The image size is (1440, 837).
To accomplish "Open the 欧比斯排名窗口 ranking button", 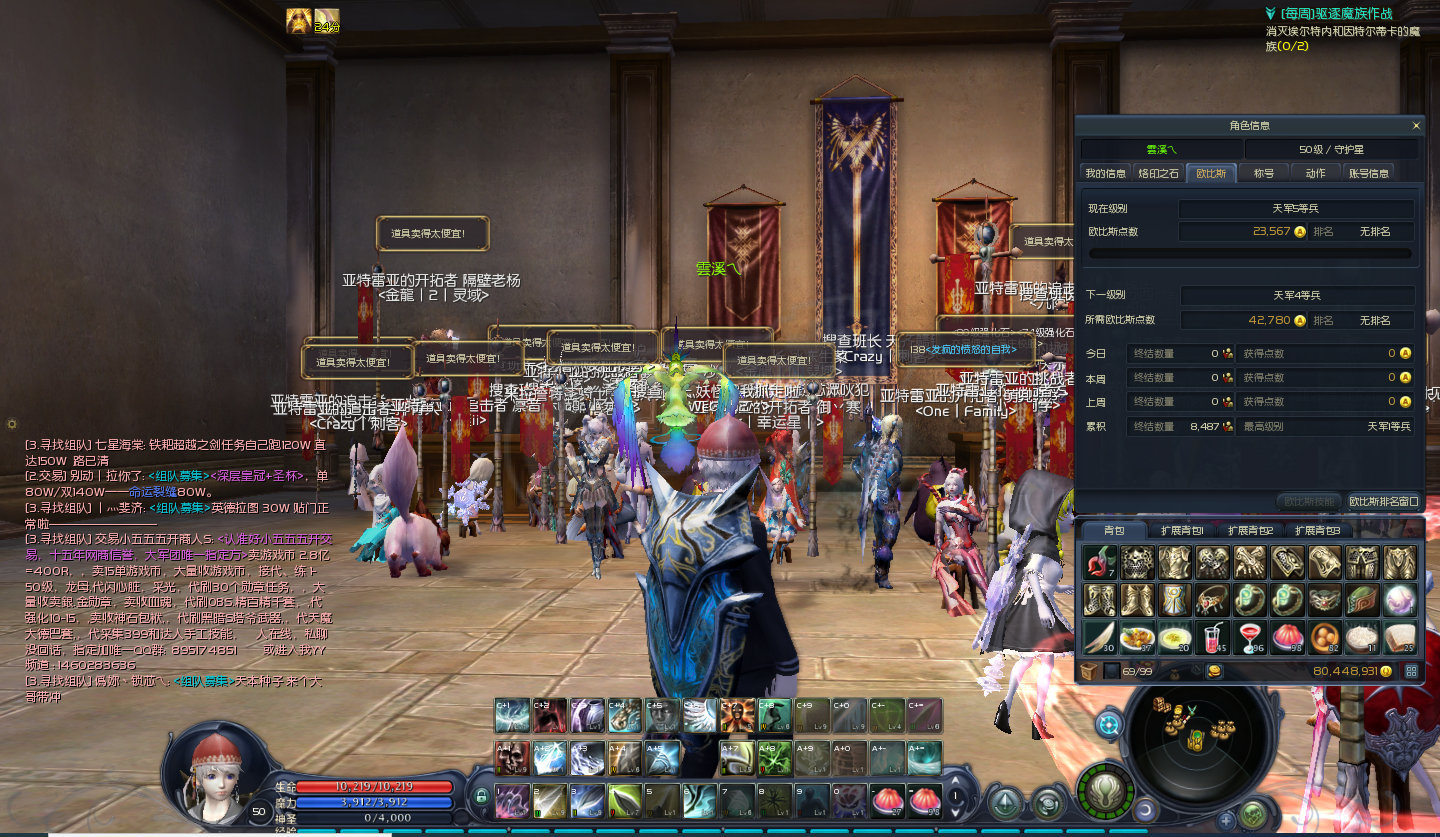I will (x=1383, y=501).
